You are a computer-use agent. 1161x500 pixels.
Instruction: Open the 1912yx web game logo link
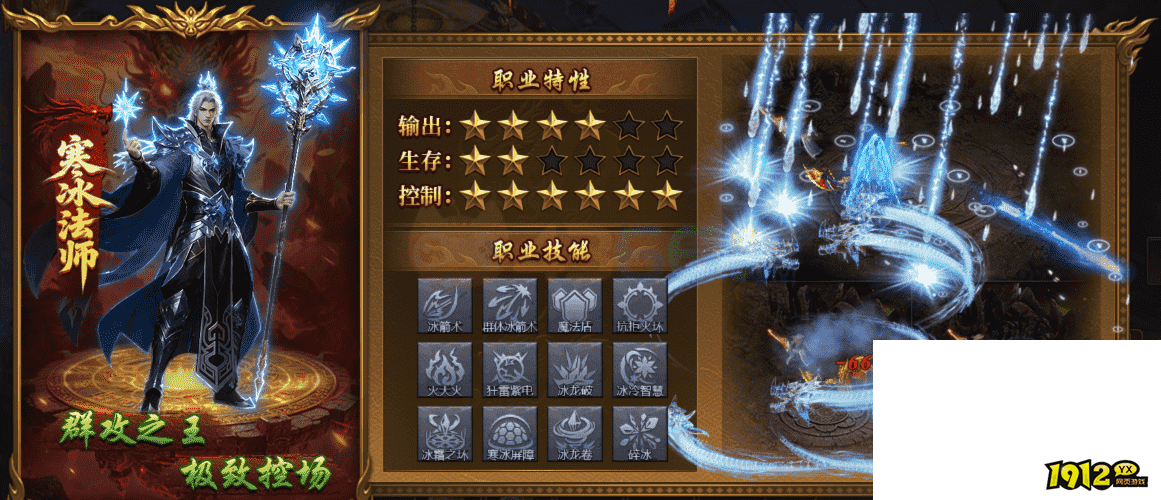1096,476
